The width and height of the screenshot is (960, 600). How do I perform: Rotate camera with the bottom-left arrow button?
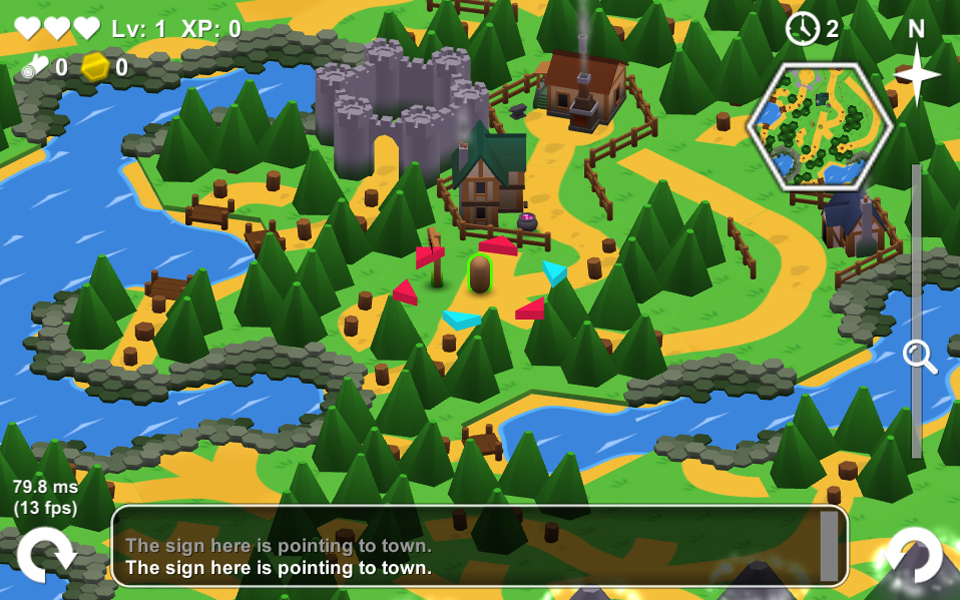[46, 555]
